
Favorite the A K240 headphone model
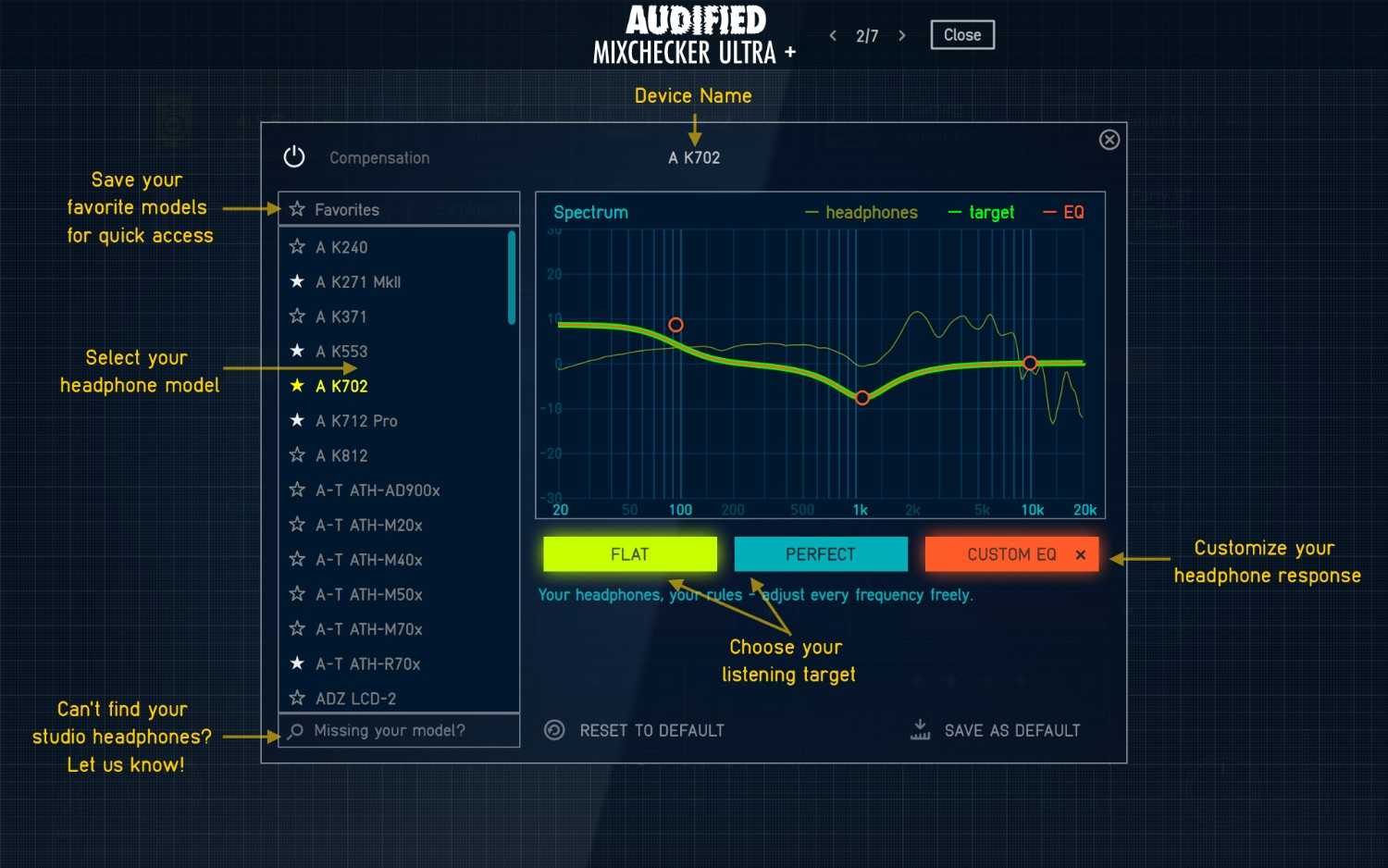point(296,246)
